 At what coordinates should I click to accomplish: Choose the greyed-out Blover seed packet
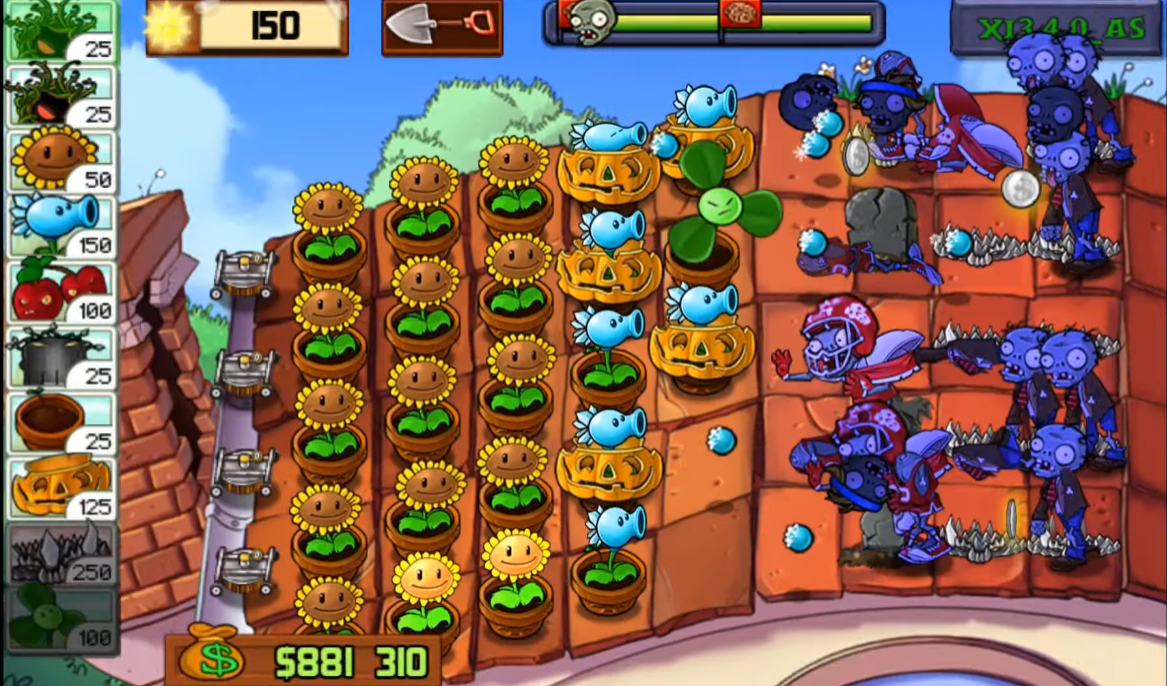[x=62, y=617]
